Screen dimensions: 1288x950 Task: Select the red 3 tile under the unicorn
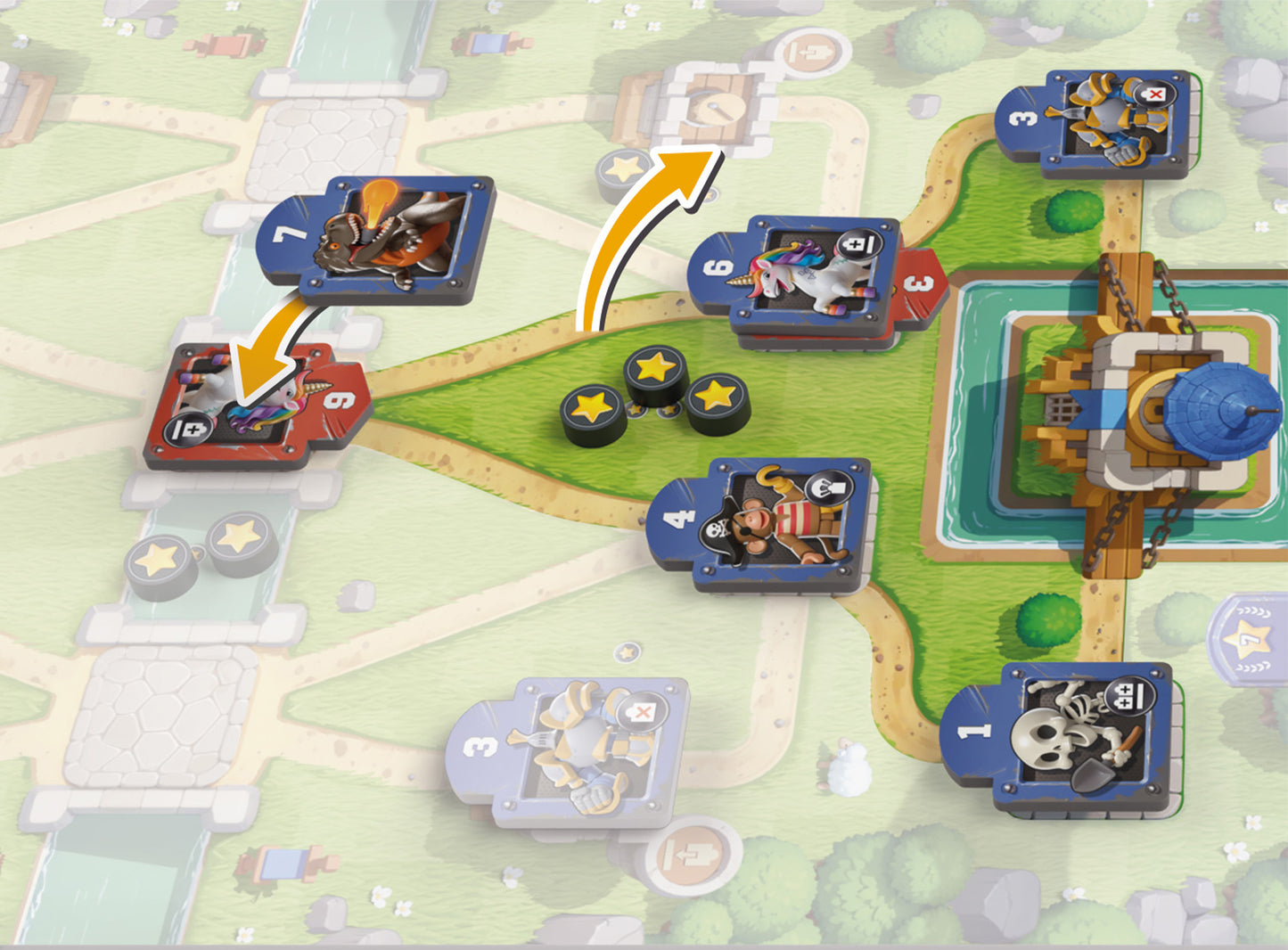tap(920, 290)
